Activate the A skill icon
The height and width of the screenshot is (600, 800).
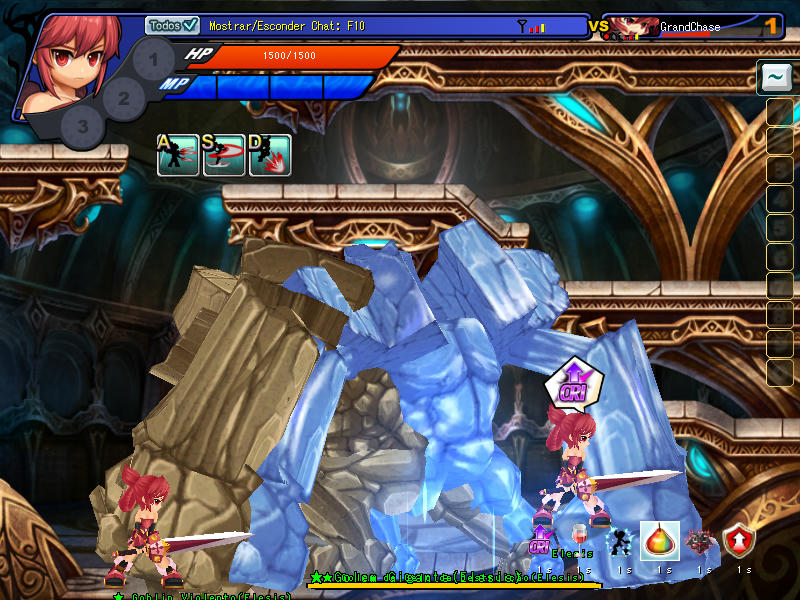pos(177,155)
